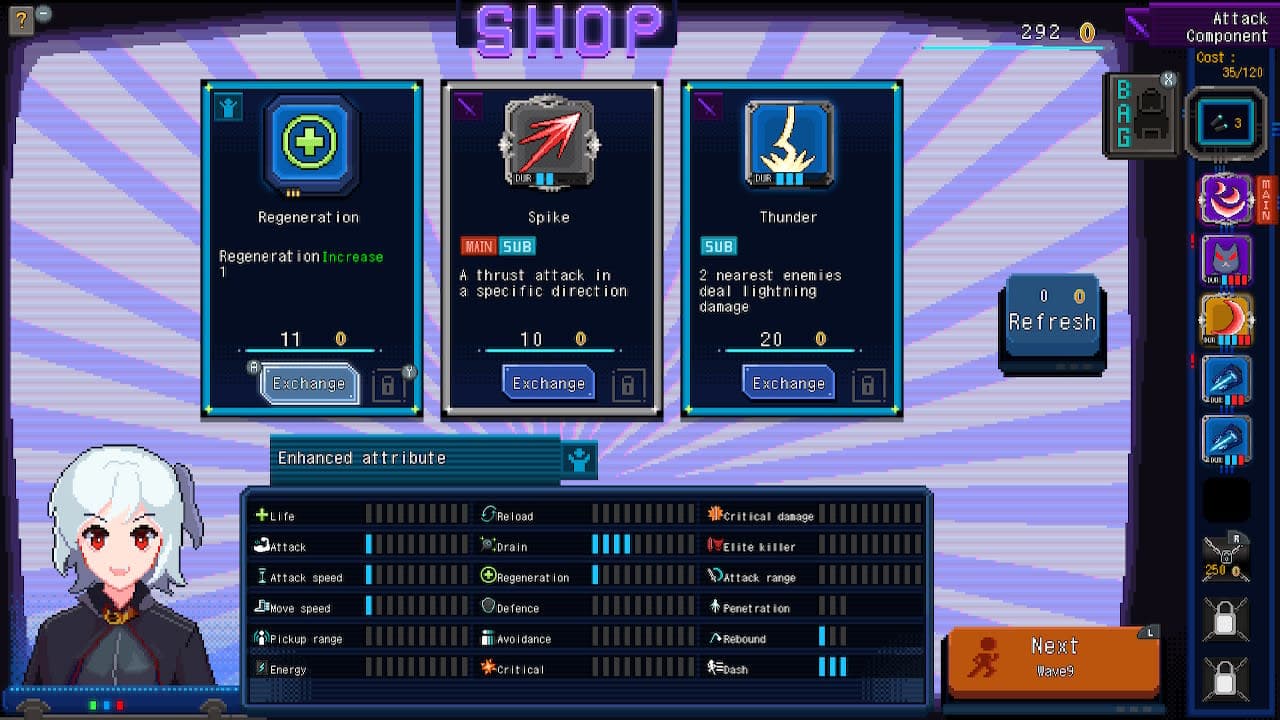This screenshot has height=720, width=1280.
Task: Select the Thunder component icon
Action: (788, 146)
